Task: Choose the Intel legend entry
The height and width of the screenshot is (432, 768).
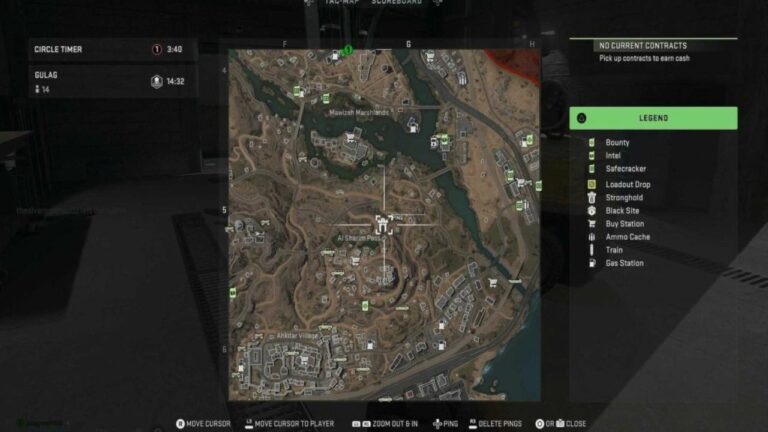Action: pos(613,156)
